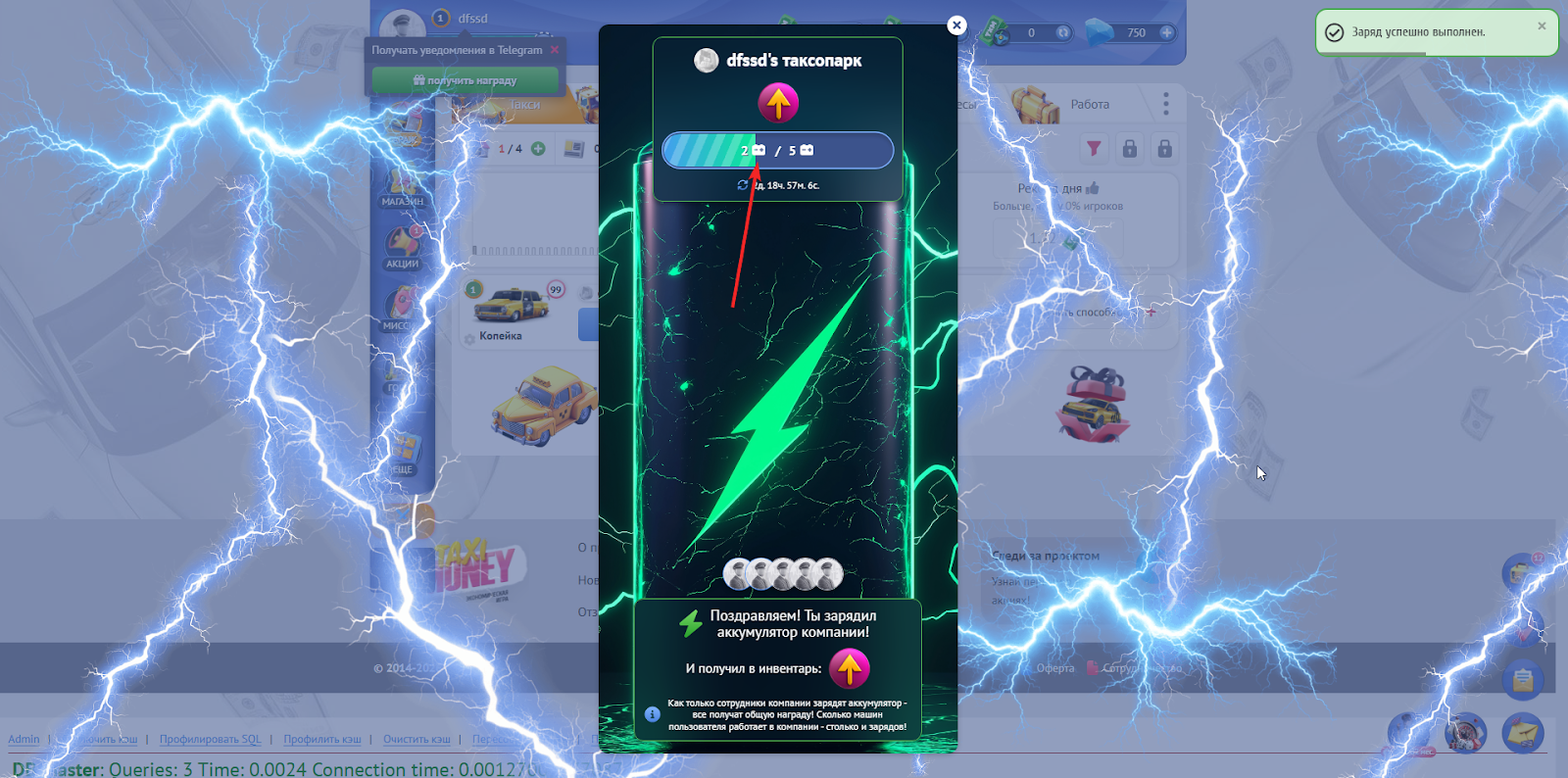Screen dimensions: 1568x778
Task: Open the 'Оферта' footer link
Action: pyautogui.click(x=1055, y=668)
